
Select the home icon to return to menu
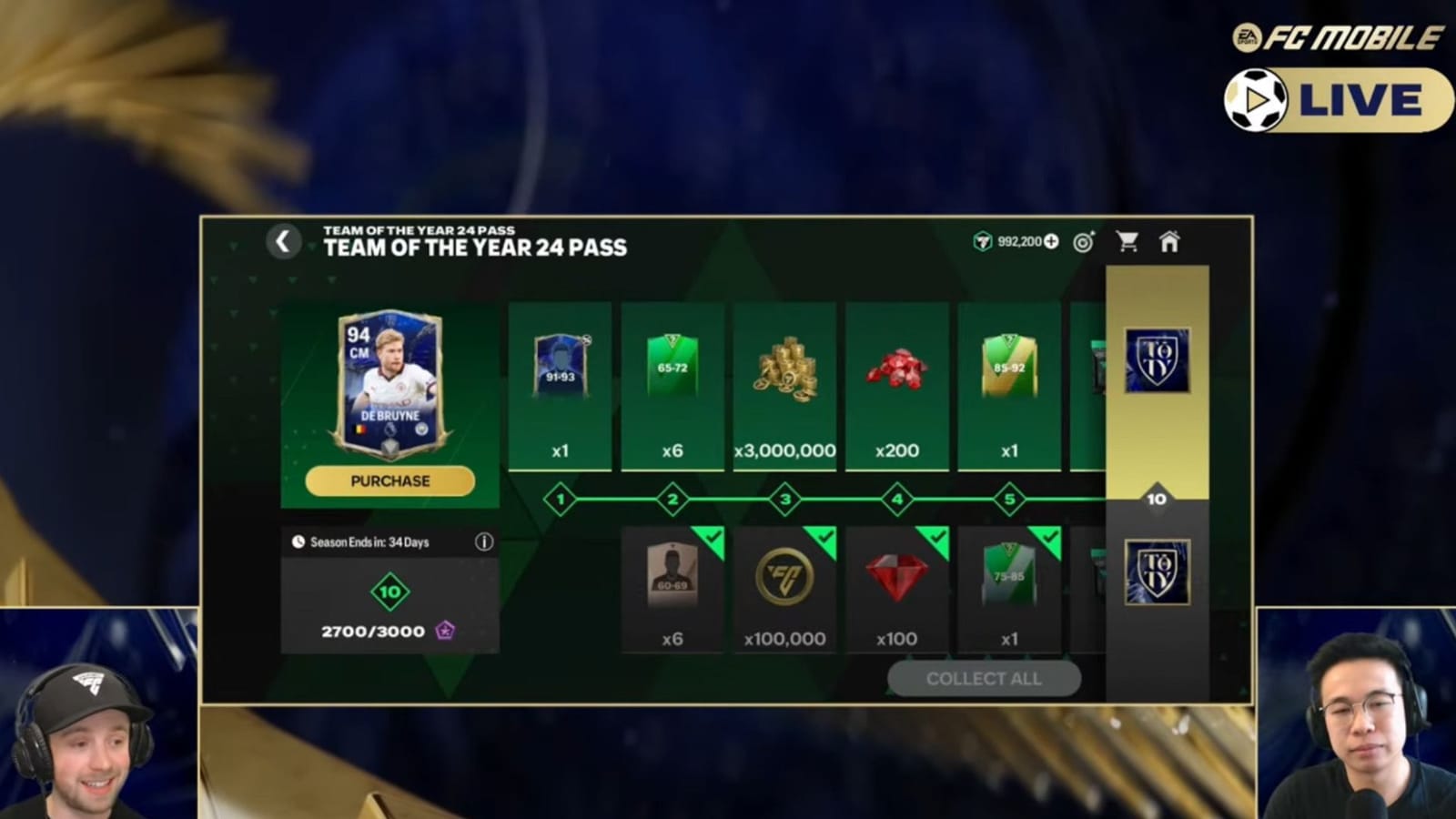tap(1171, 242)
